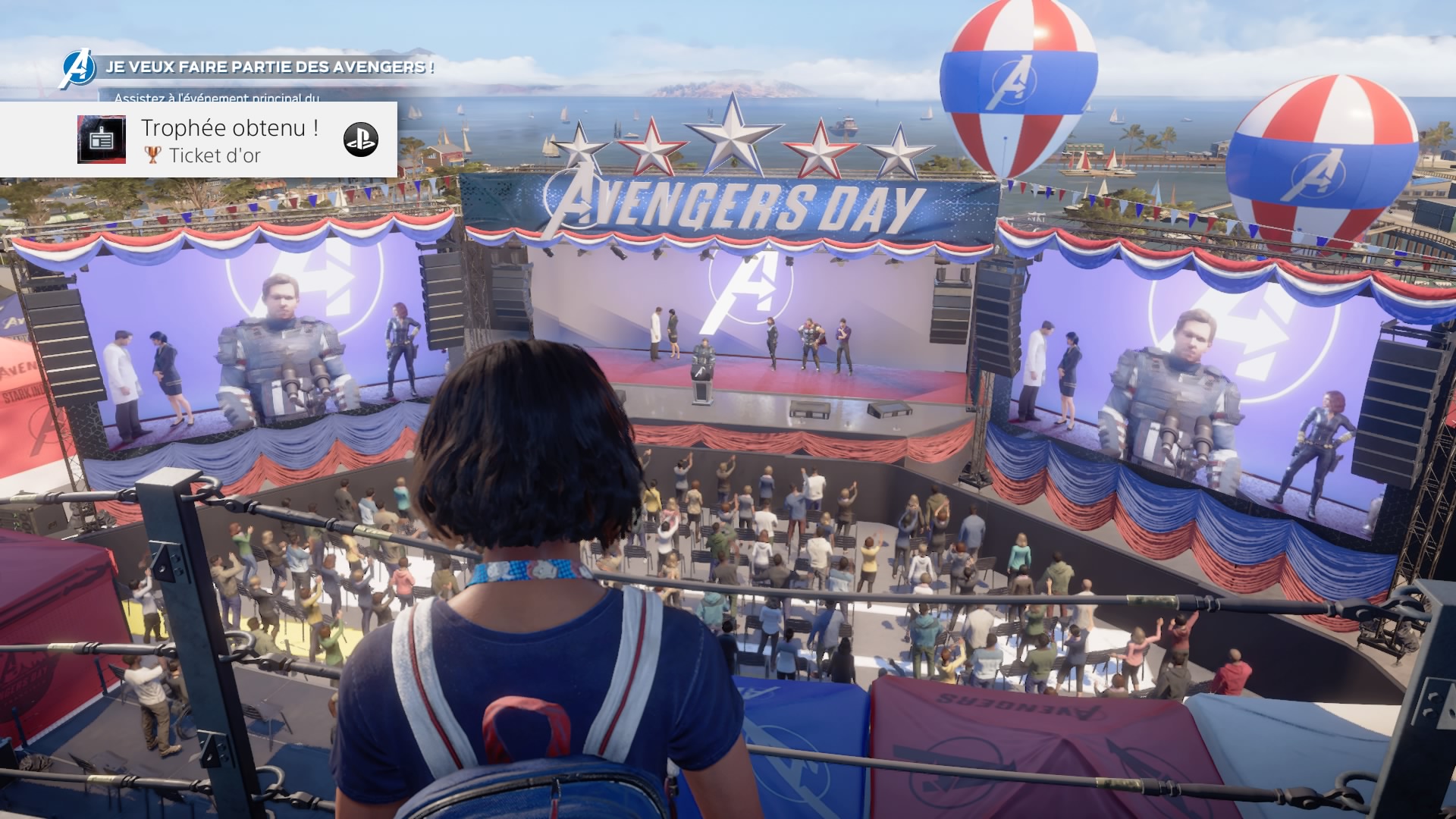Click the bronze trophy cup icon

pyautogui.click(x=153, y=155)
